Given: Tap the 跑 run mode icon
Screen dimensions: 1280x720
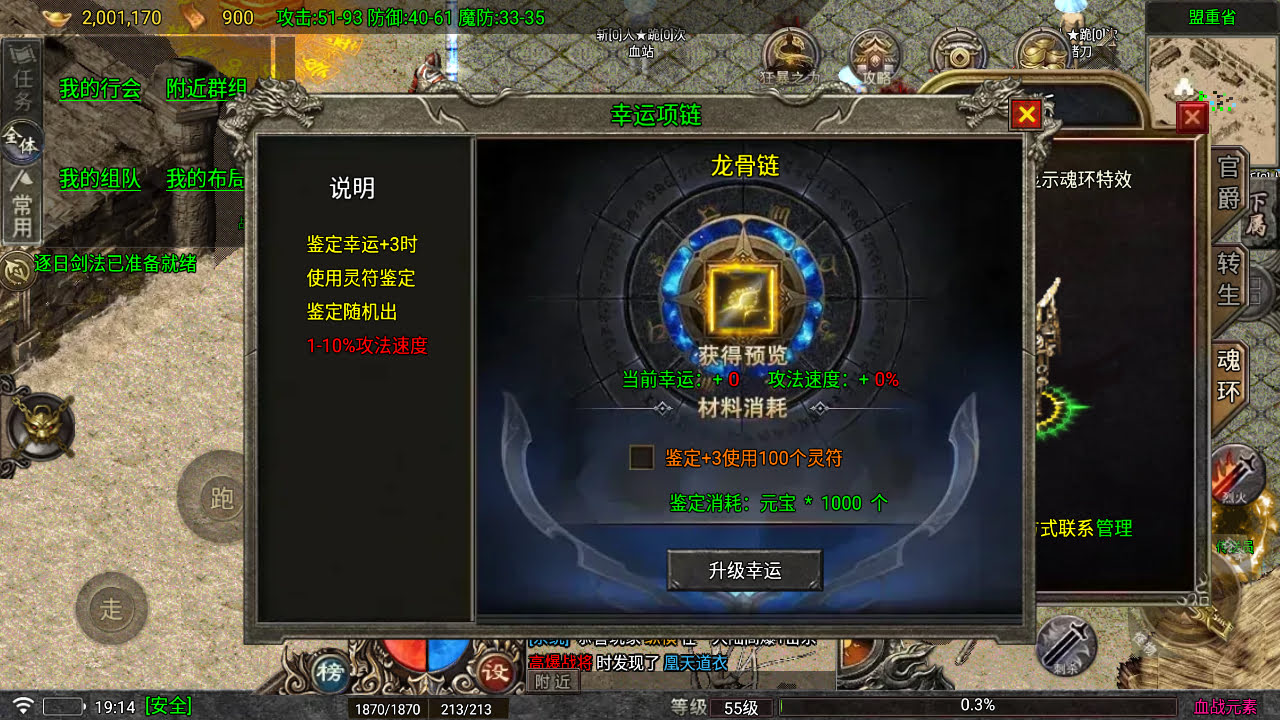Looking at the screenshot, I should (220, 500).
